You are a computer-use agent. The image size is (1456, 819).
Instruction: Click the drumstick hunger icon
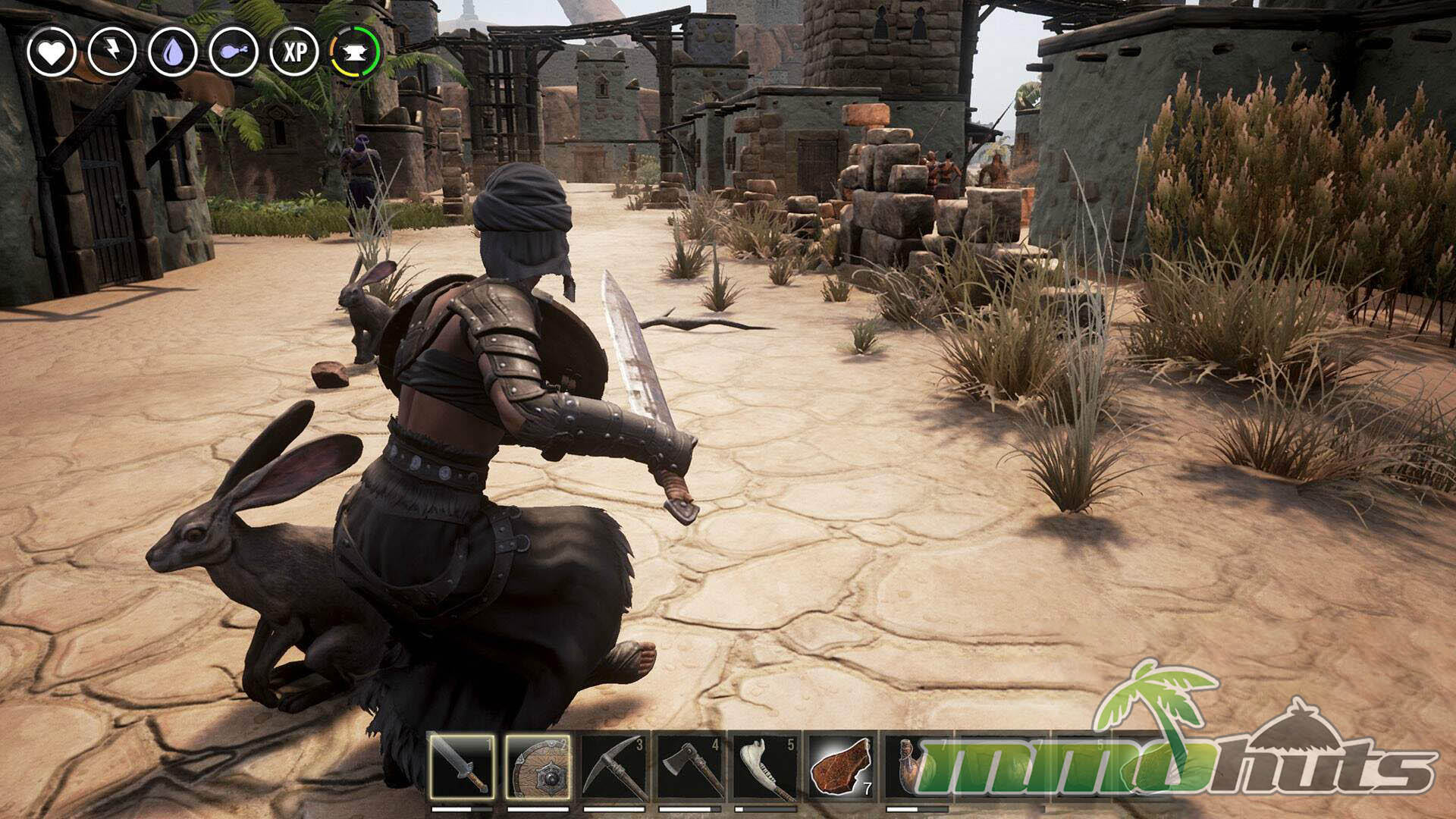click(234, 52)
